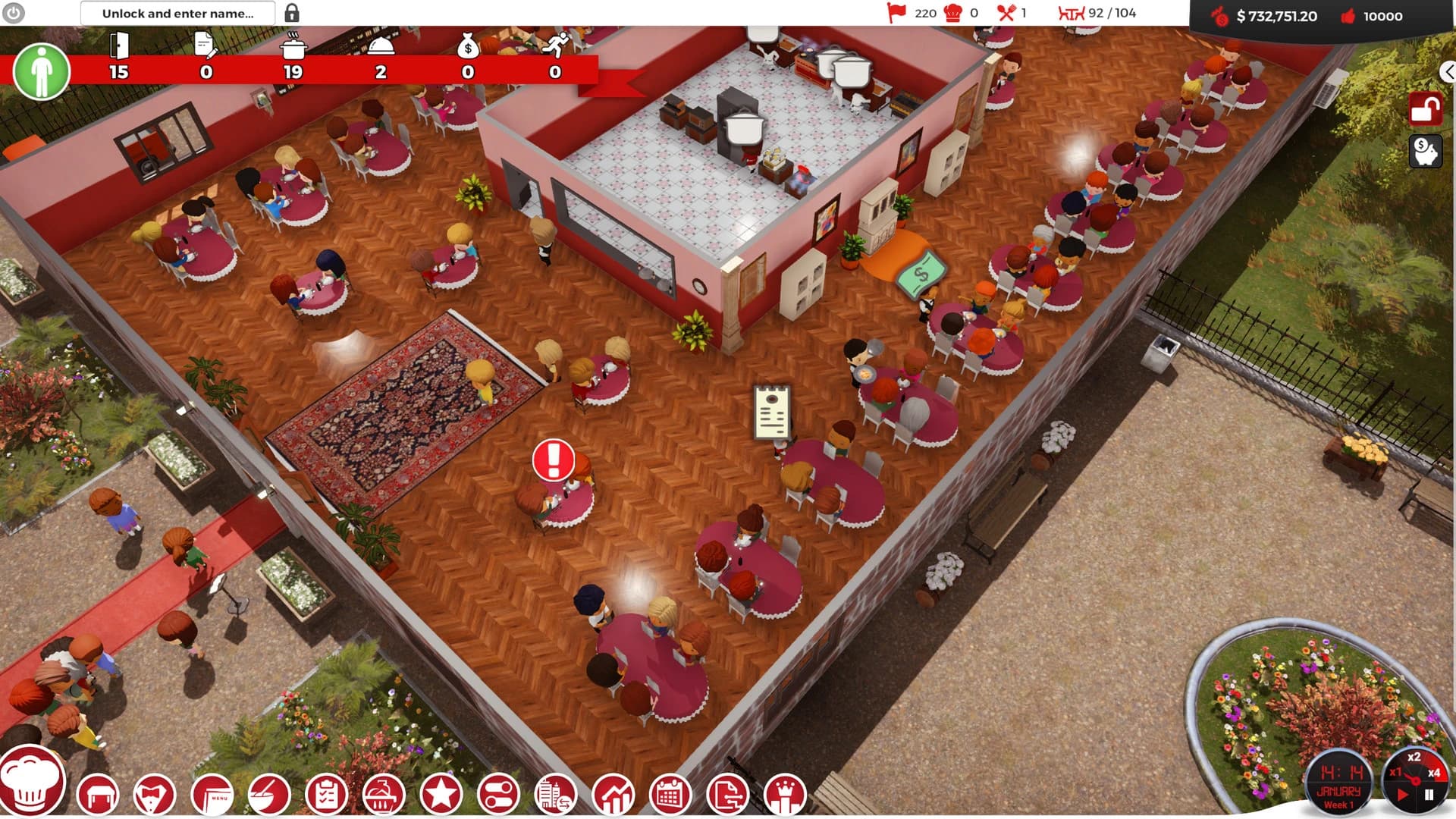Click the Unlock and enter name field
Viewport: 1456px width, 819px height.
pyautogui.click(x=178, y=13)
